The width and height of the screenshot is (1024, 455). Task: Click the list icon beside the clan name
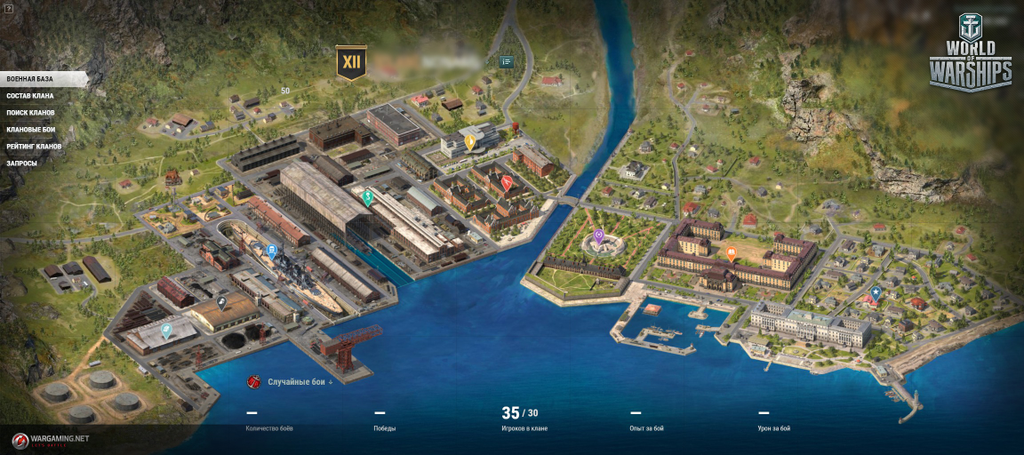click(x=507, y=61)
